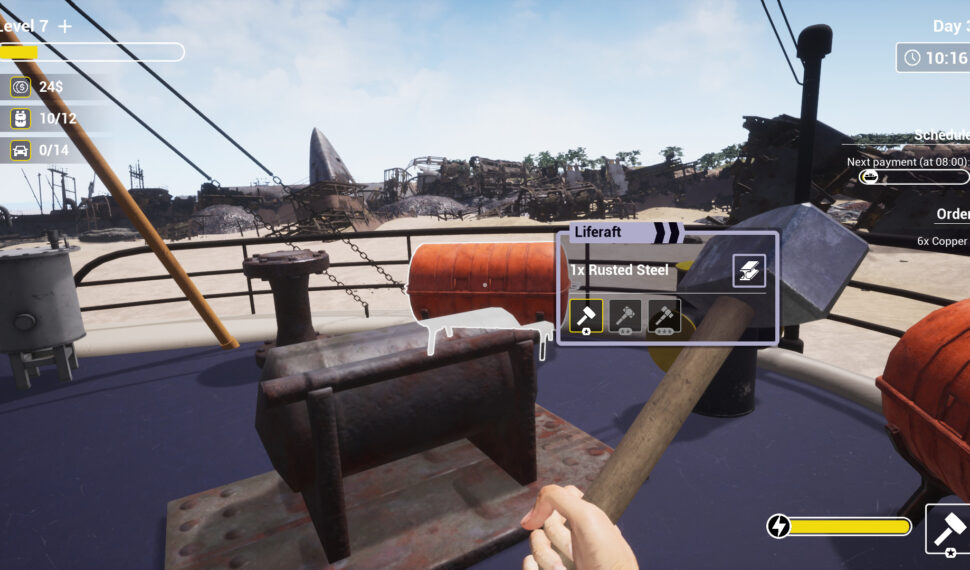Select the one-star hammer in the Liferaft panel
This screenshot has width=970, height=570.
click(x=586, y=316)
